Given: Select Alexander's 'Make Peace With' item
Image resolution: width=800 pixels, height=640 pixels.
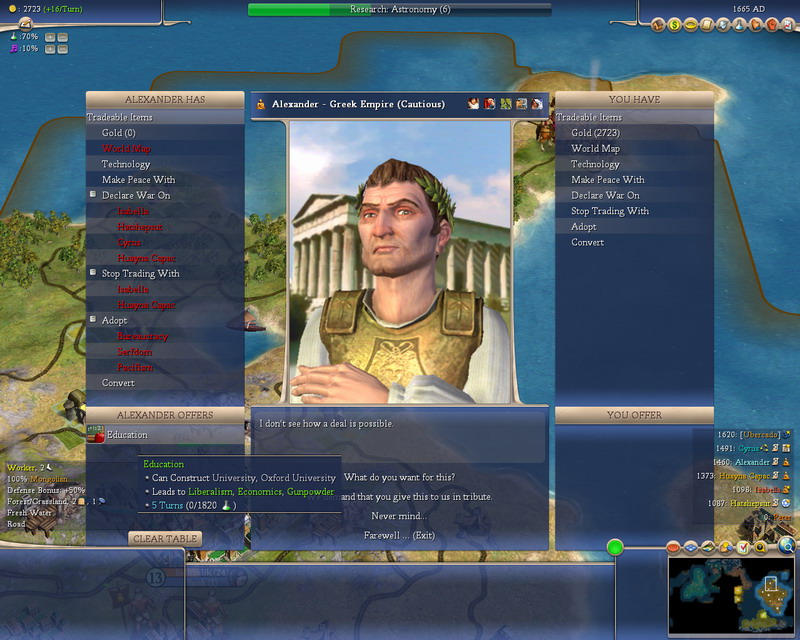Looking at the screenshot, I should [x=138, y=180].
